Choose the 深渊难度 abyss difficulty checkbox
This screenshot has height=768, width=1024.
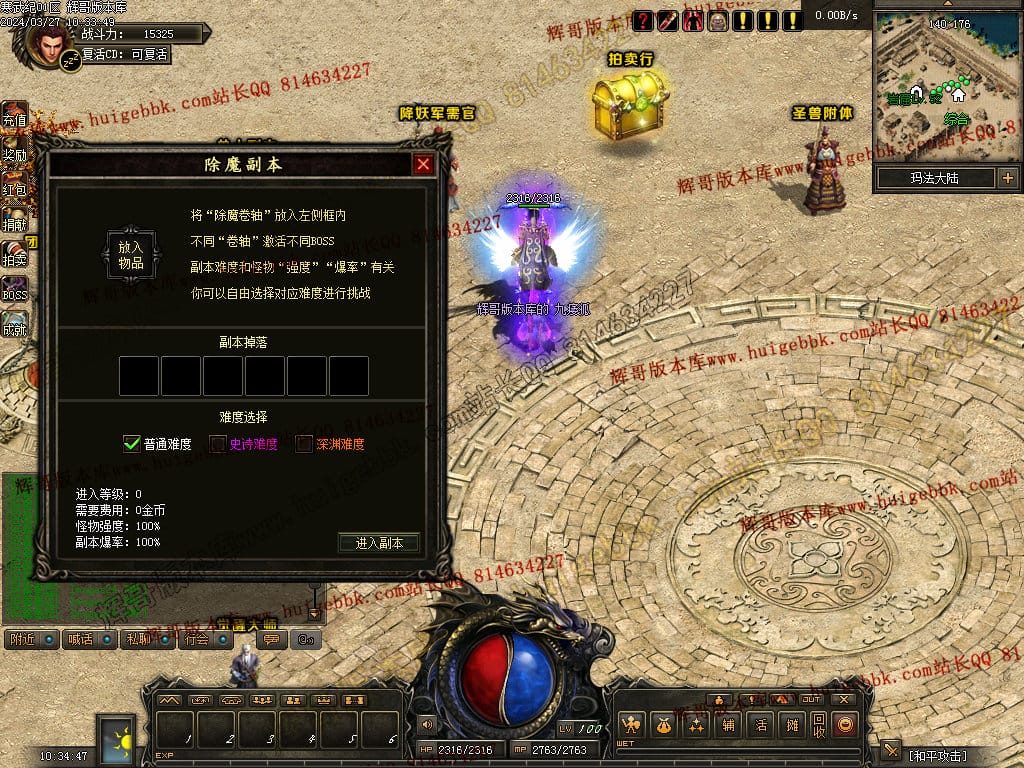[305, 444]
